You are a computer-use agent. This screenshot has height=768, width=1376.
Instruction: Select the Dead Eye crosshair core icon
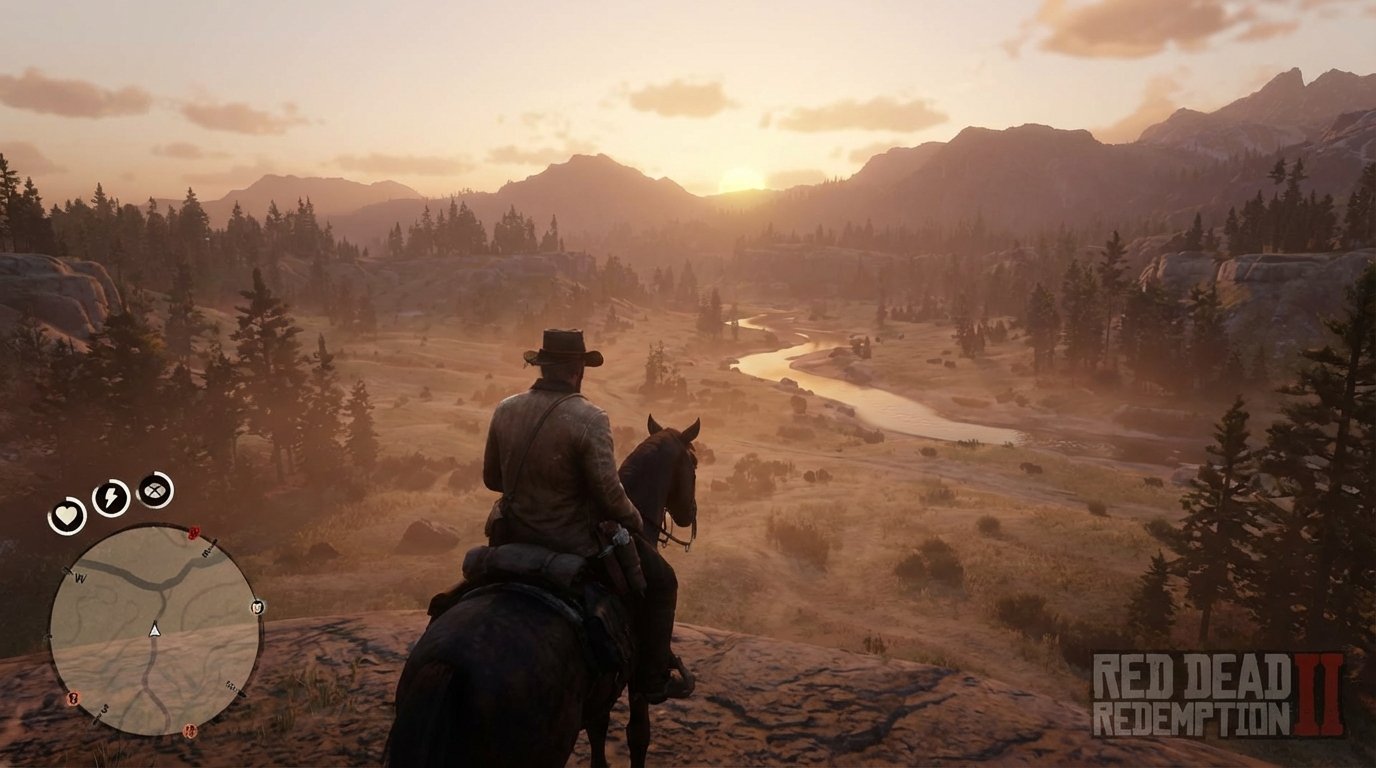pos(155,489)
